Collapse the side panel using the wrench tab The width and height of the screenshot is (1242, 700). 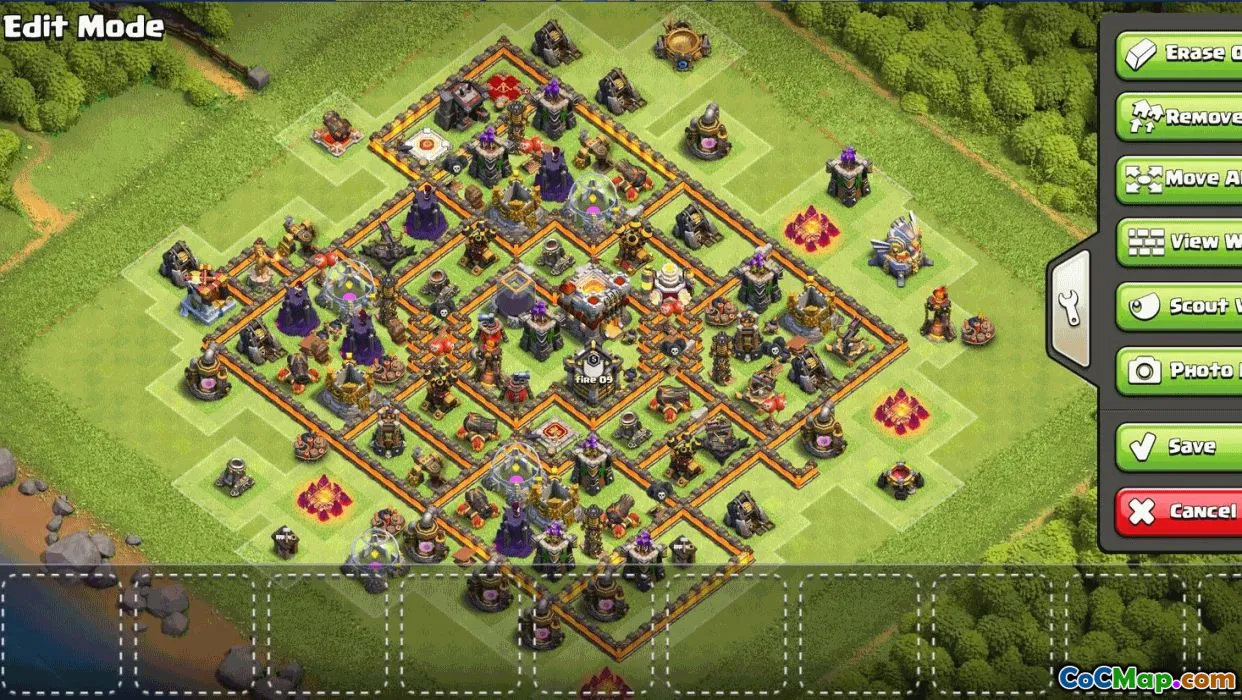[1070, 306]
